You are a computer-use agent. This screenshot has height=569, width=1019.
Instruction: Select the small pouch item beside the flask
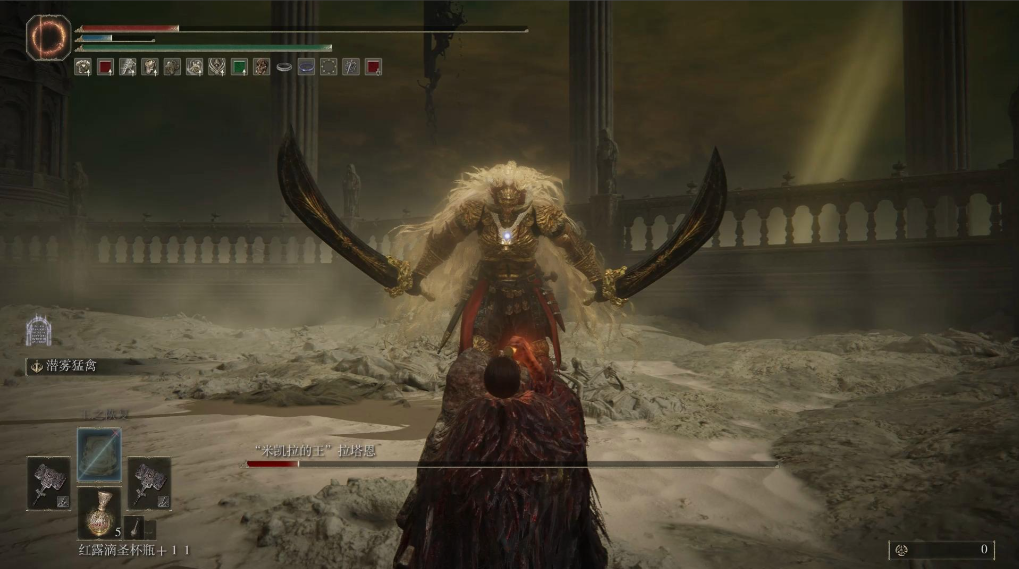click(x=135, y=527)
